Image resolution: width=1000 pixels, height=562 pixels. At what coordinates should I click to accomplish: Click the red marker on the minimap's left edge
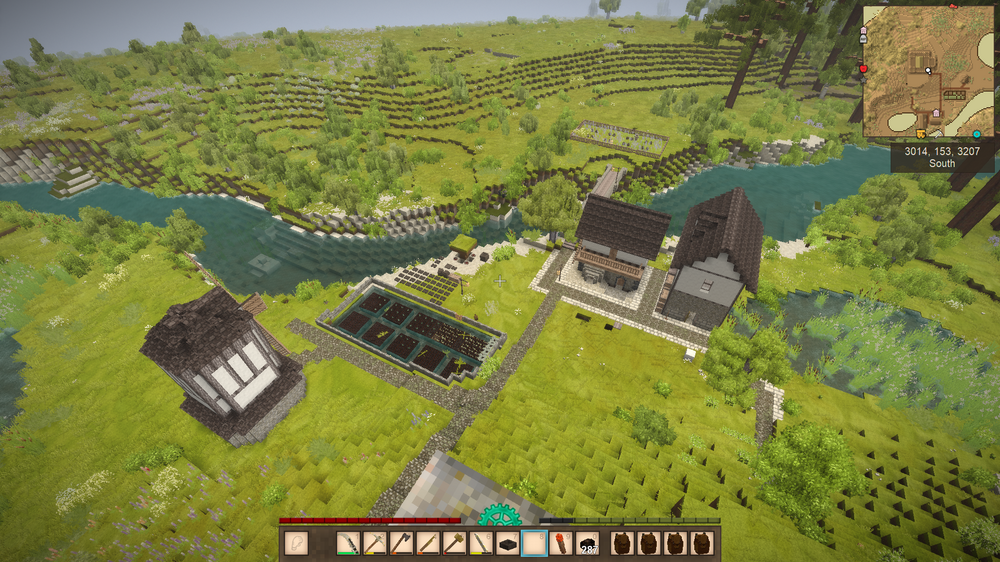[864, 69]
